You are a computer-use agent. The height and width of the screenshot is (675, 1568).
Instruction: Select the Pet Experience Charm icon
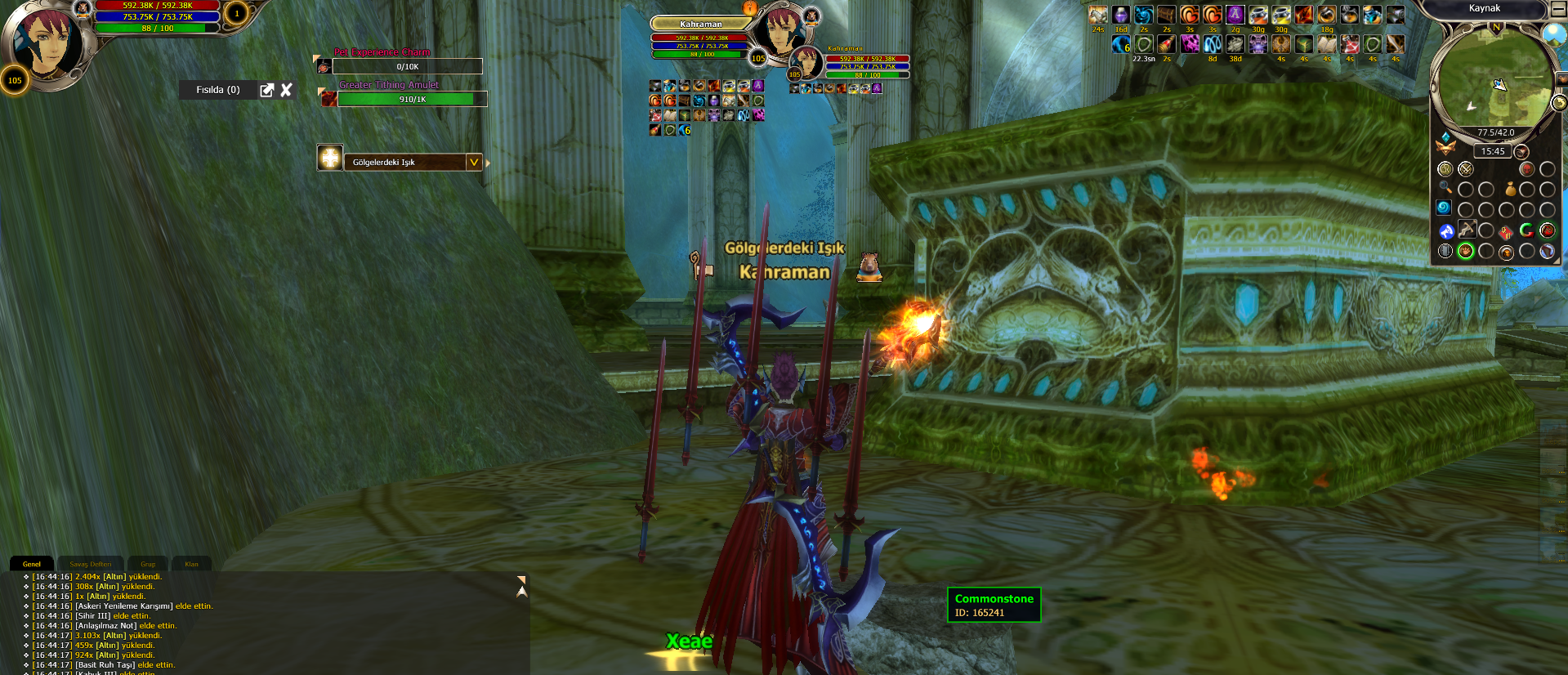[x=324, y=66]
